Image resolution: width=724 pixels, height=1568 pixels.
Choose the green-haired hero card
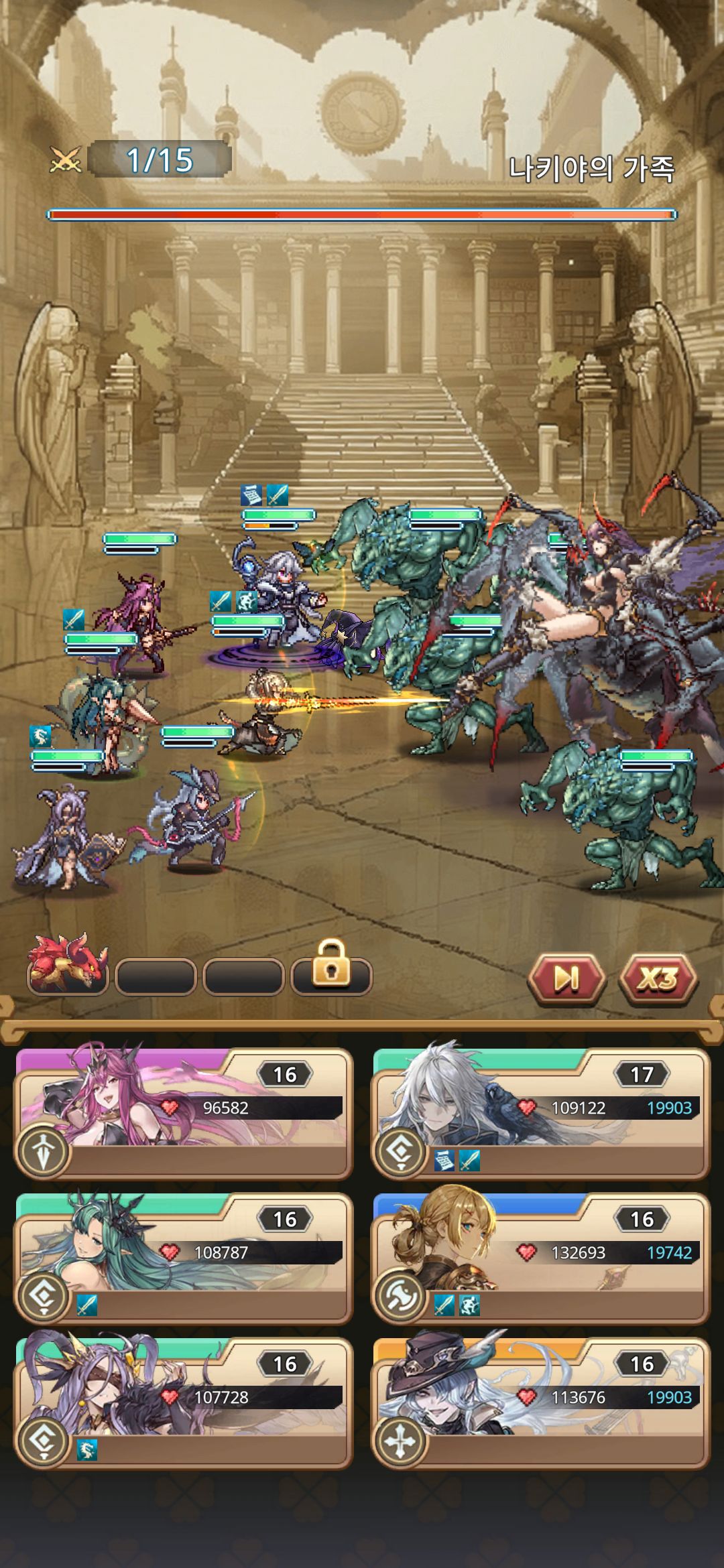pos(184,1258)
